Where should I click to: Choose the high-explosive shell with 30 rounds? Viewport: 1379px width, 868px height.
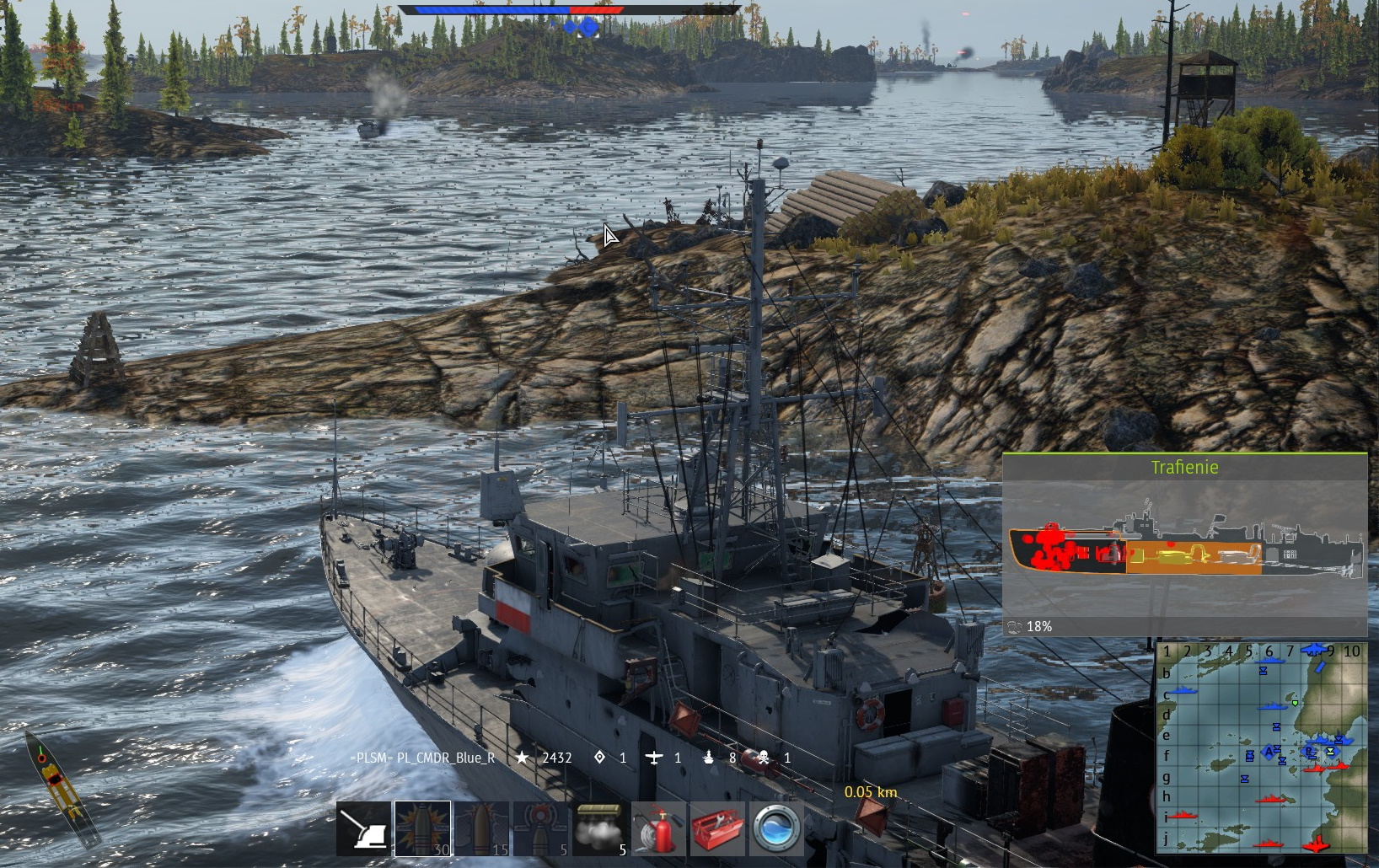(422, 828)
